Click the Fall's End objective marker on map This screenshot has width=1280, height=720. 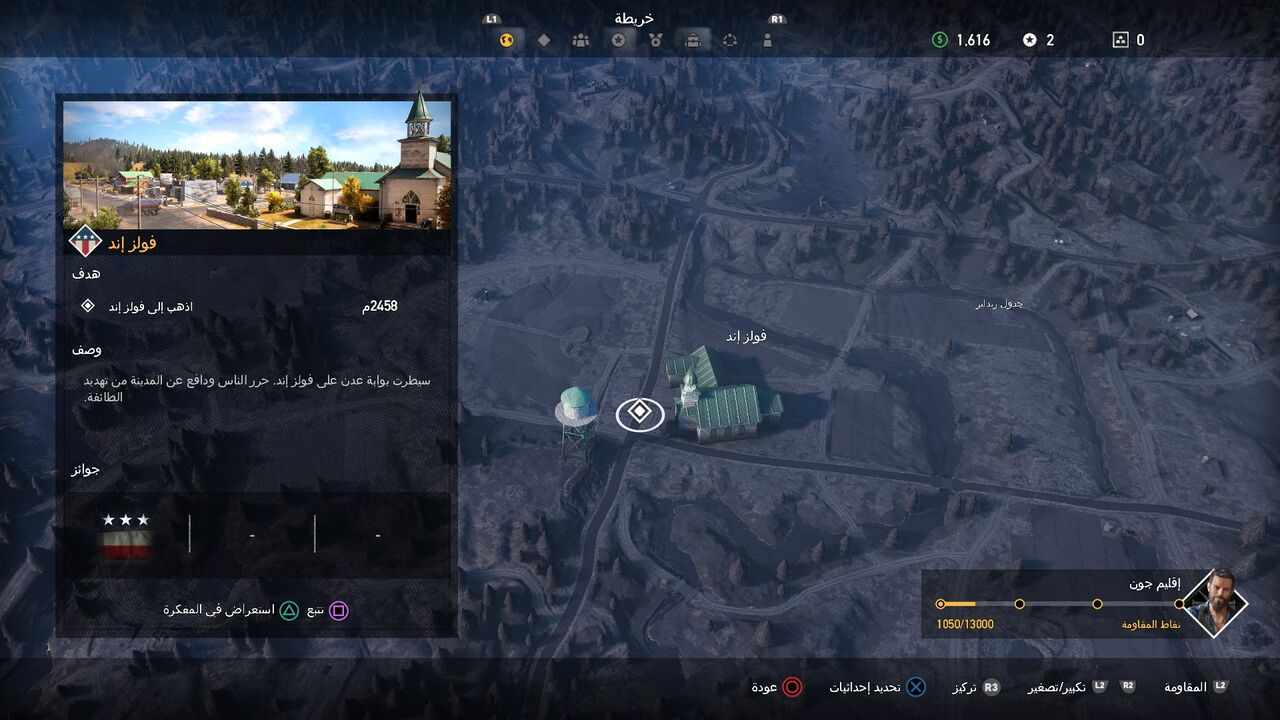640,413
